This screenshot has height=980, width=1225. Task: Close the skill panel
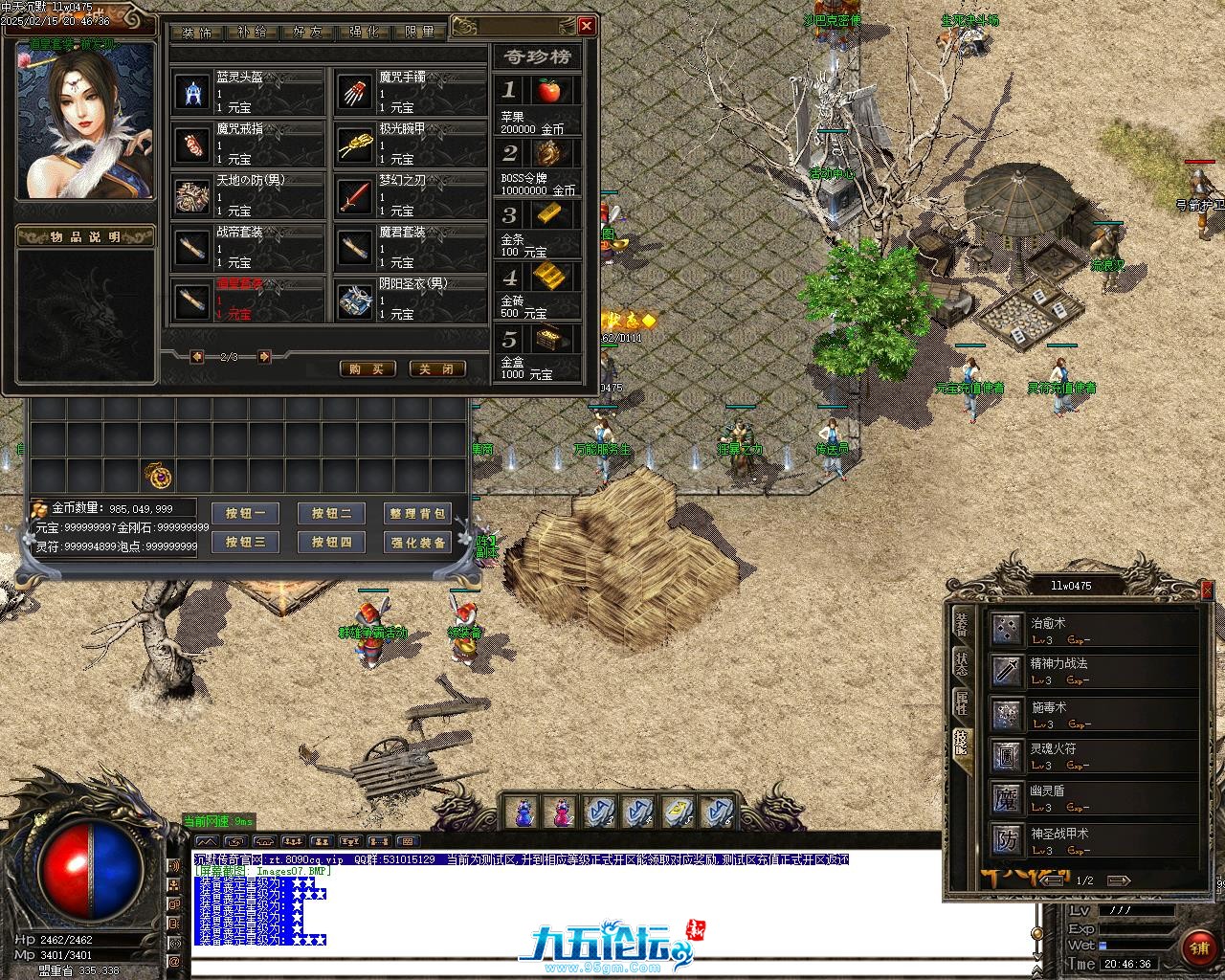click(x=1206, y=591)
